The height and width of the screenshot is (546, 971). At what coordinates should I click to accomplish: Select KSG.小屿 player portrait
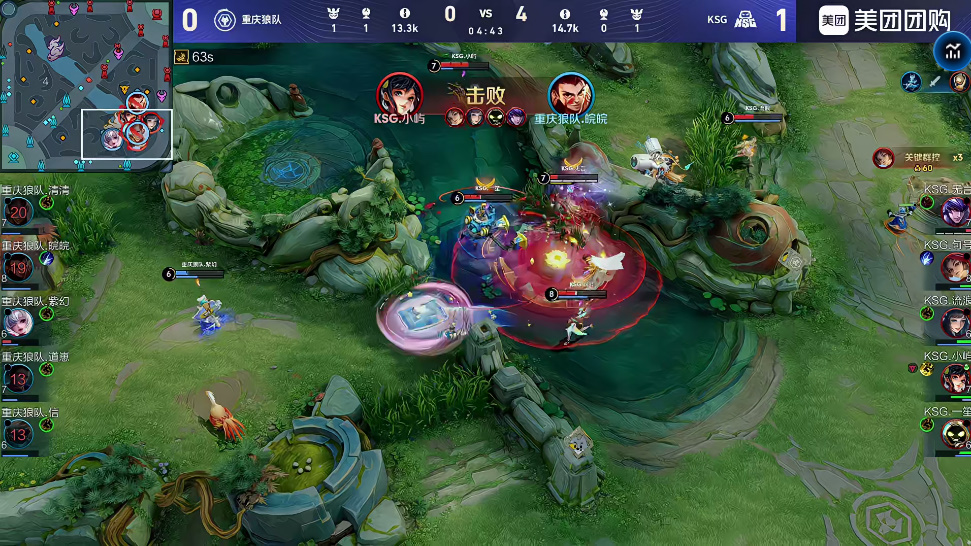pyautogui.click(x=955, y=378)
